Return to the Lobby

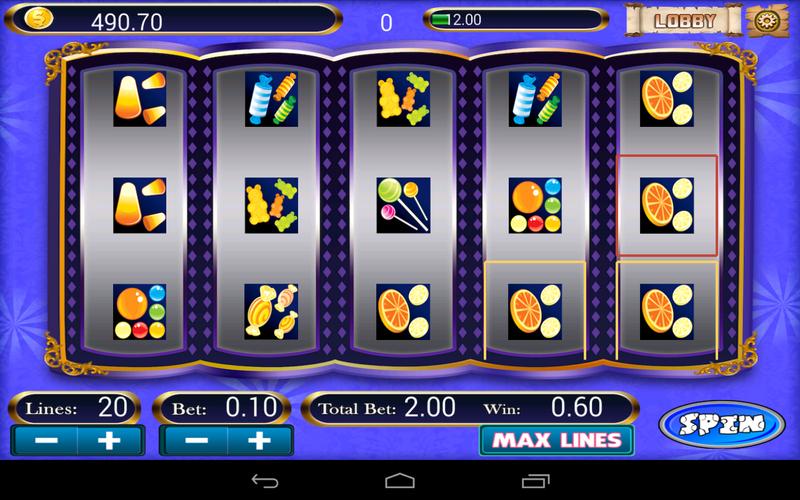[685, 20]
